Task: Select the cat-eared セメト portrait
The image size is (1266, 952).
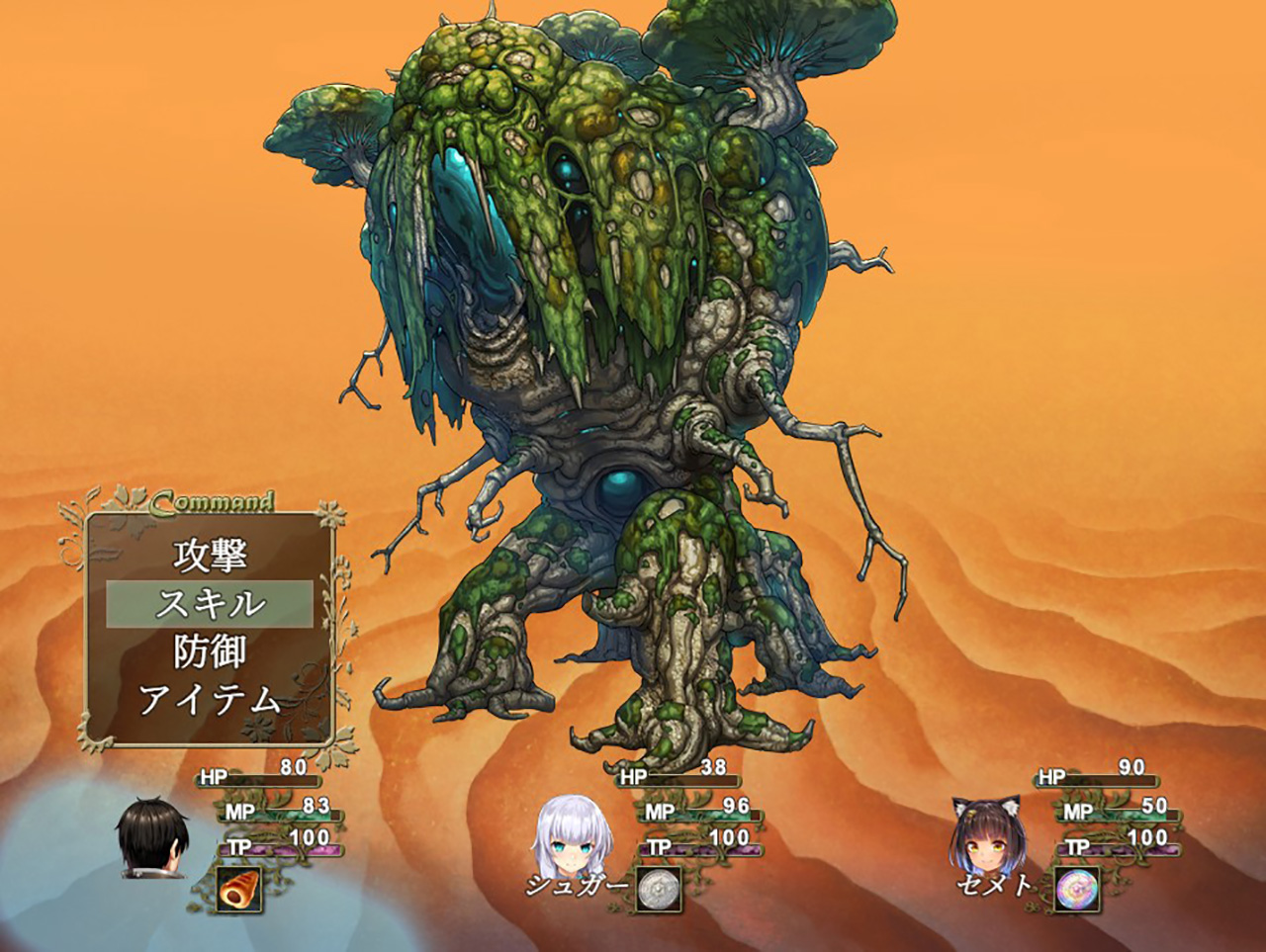Action: (988, 836)
